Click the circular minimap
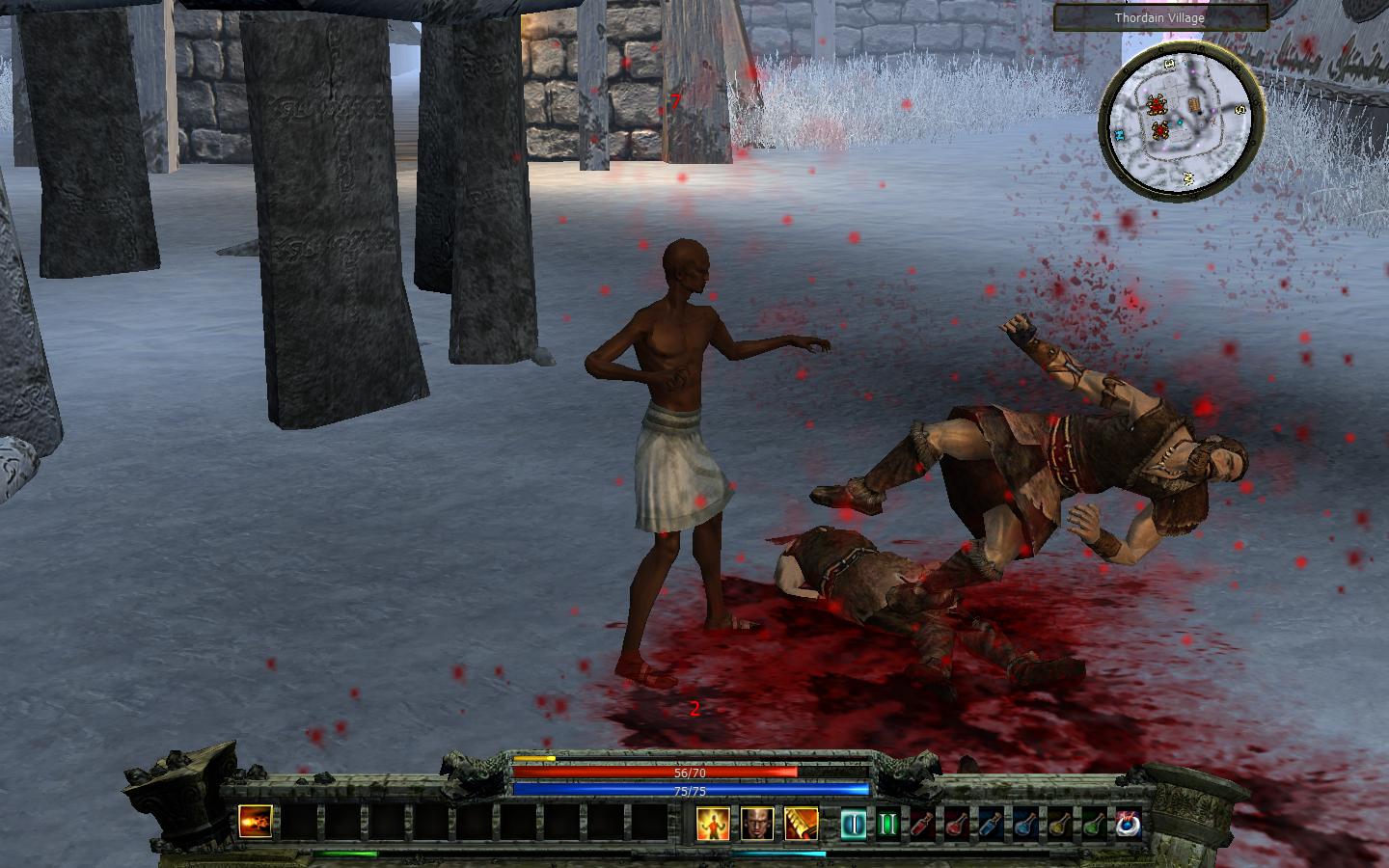This screenshot has width=1389, height=868. click(1182, 122)
